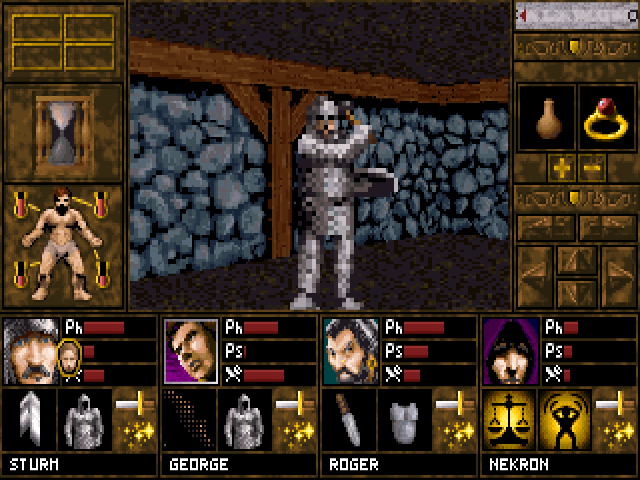This screenshot has width=640, height=480.
Task: Click the hourglass wait icon
Action: (x=63, y=131)
